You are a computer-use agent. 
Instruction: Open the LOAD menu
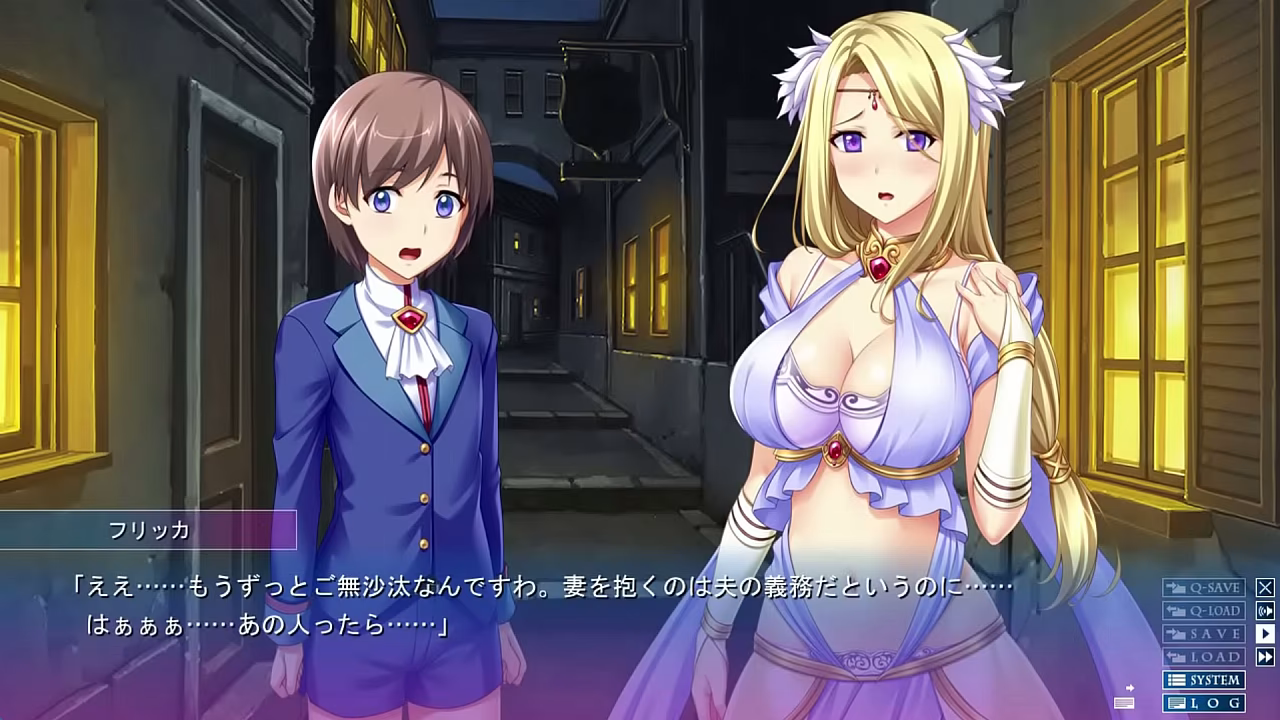coord(1203,657)
